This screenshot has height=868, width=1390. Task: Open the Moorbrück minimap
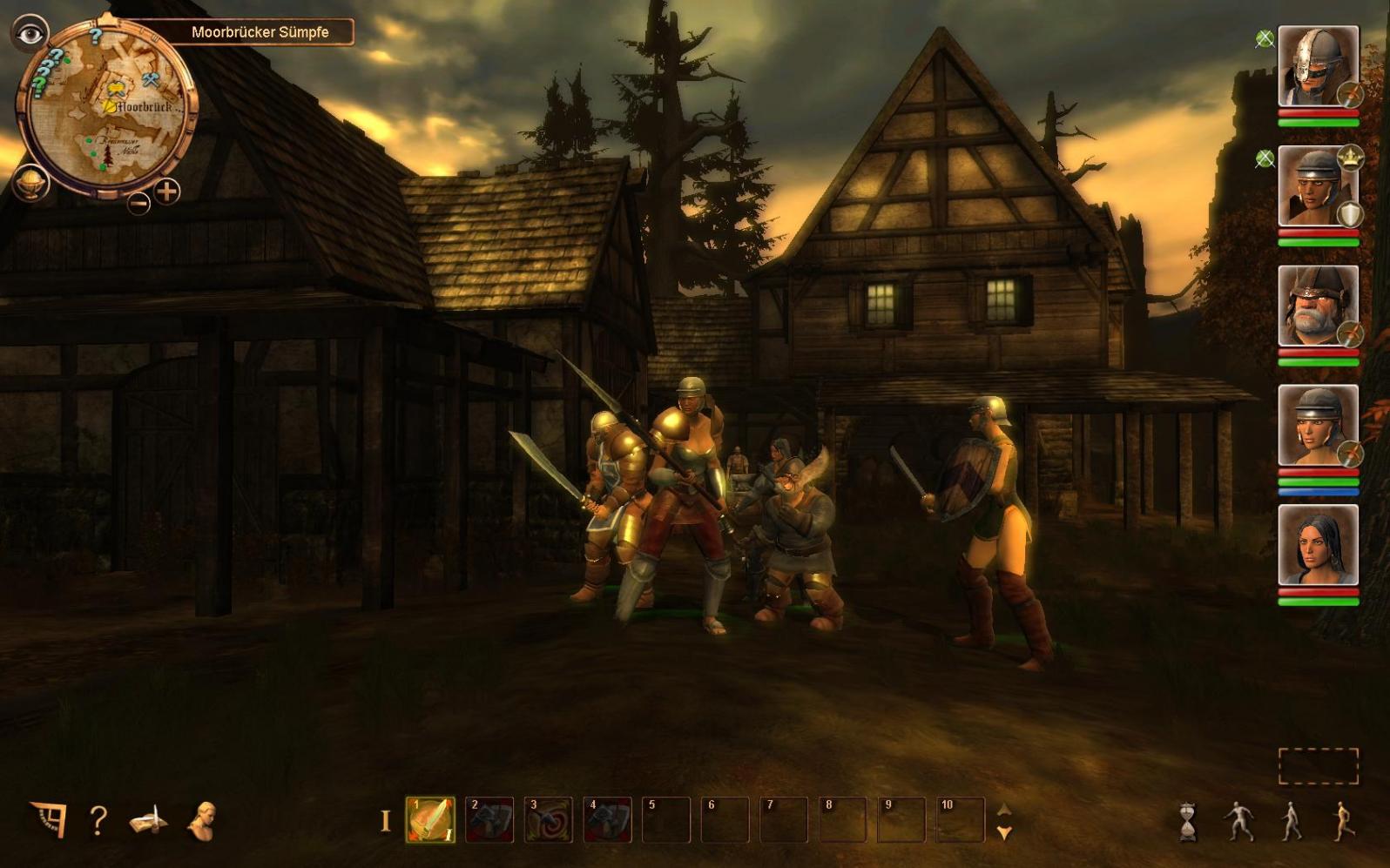107,109
